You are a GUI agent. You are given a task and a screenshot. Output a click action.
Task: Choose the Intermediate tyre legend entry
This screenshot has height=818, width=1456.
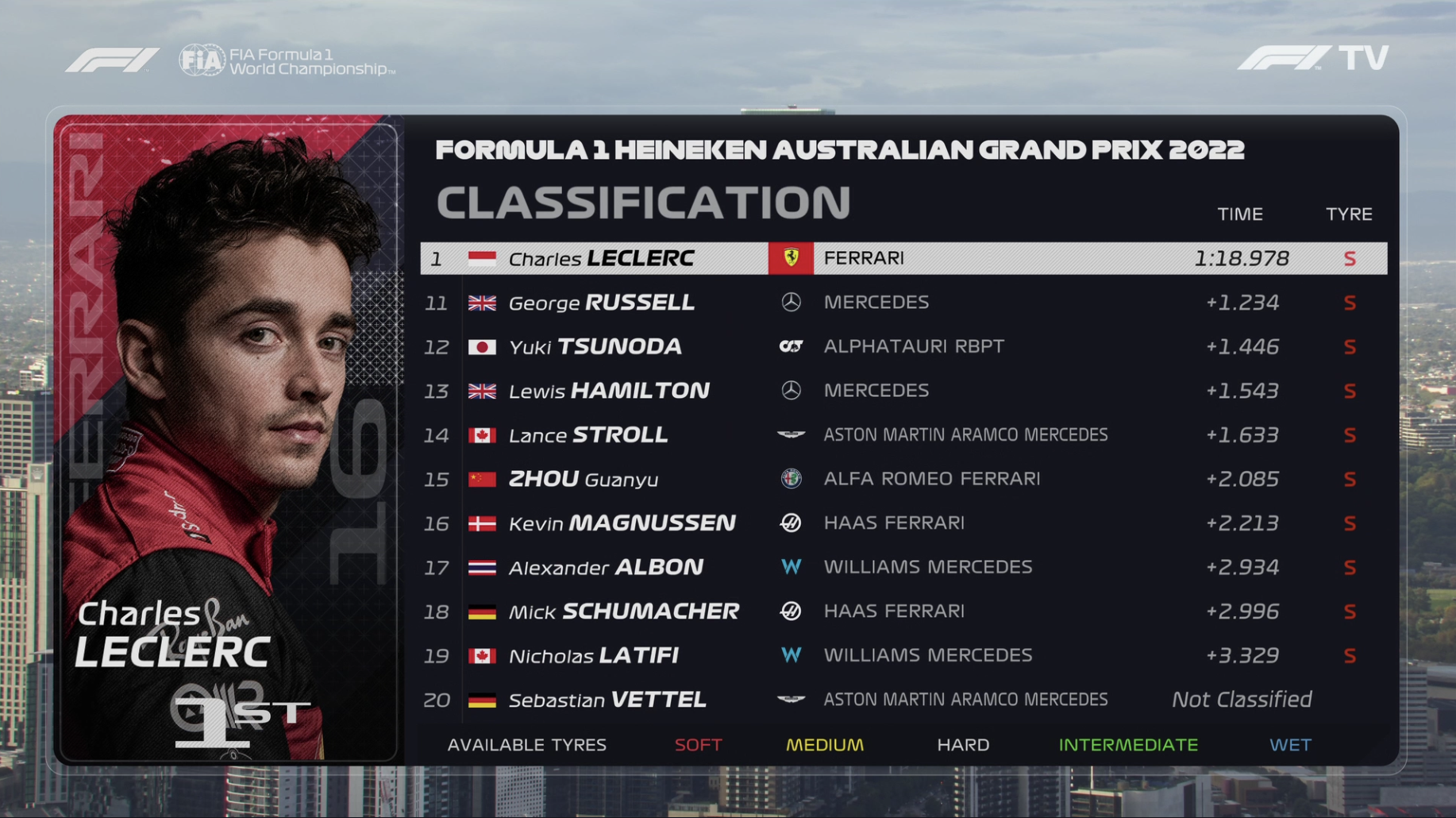click(1127, 745)
